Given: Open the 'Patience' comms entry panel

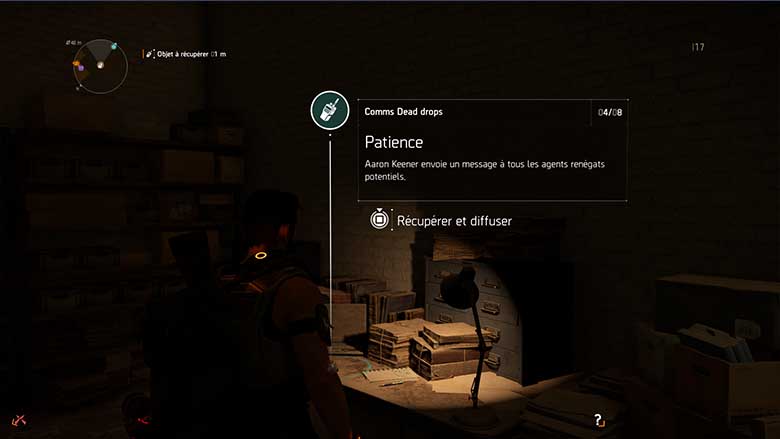Looking at the screenshot, I should [x=495, y=150].
